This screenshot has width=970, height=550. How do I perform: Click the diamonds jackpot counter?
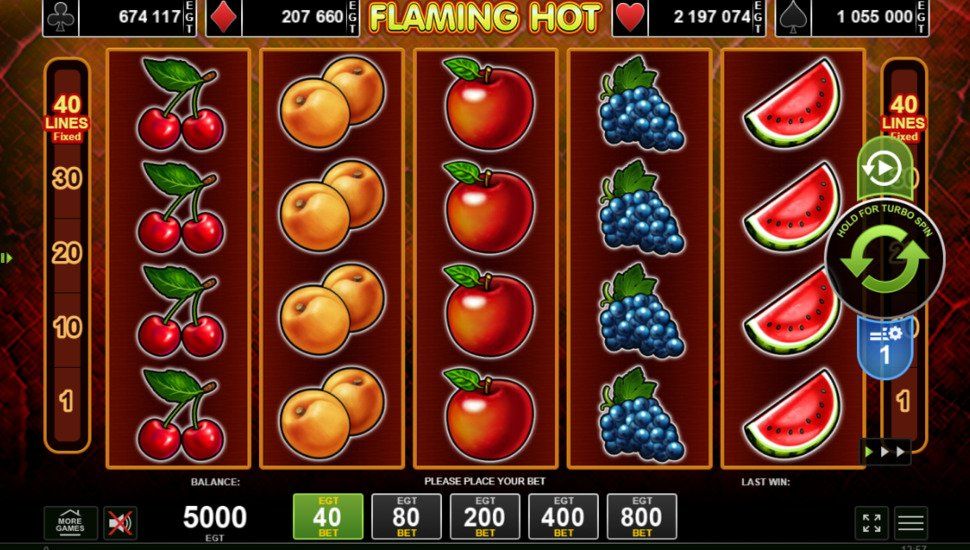point(284,17)
